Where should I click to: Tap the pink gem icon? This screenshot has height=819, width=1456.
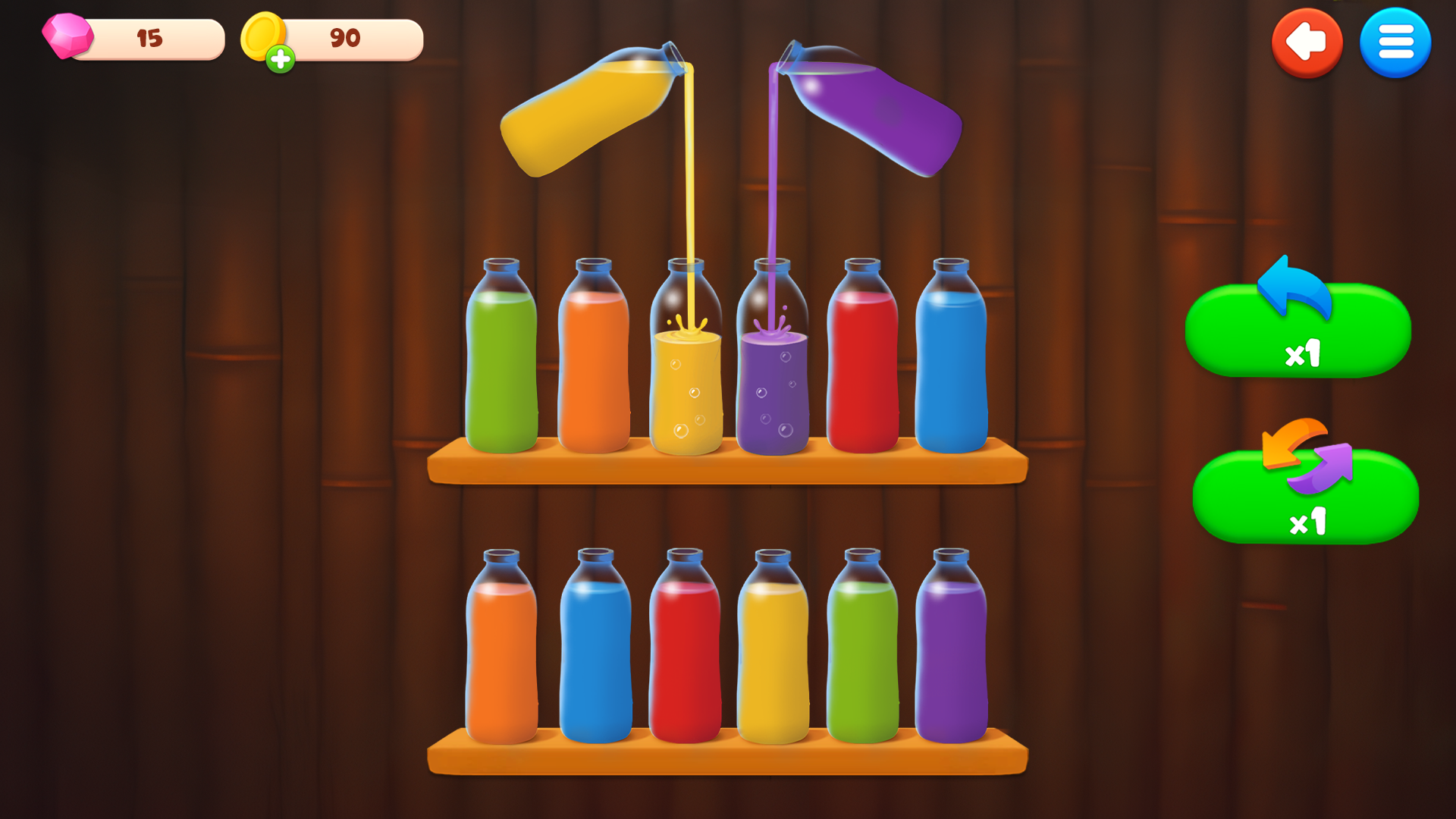68,36
